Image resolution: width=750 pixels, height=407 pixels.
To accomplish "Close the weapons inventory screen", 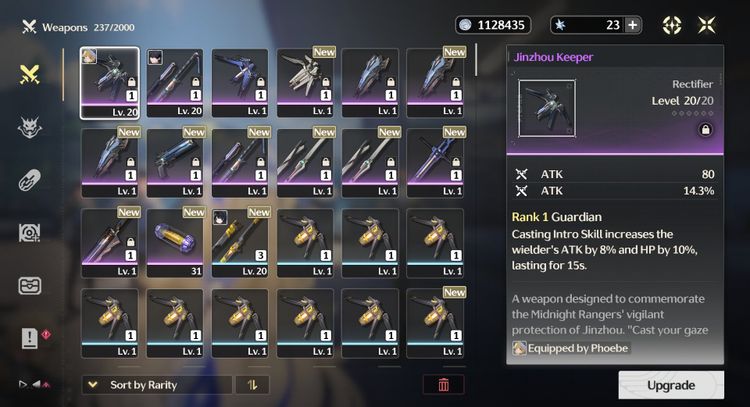I will click(708, 25).
